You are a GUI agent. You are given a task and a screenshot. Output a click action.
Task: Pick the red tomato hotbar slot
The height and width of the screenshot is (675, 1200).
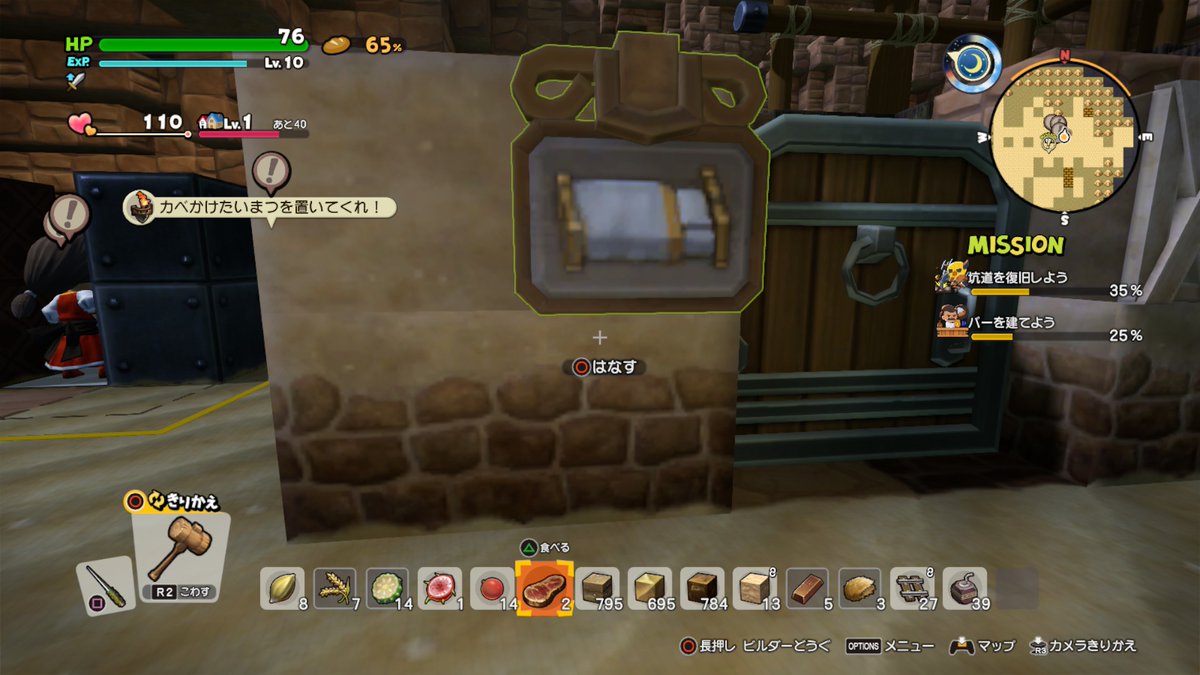491,588
